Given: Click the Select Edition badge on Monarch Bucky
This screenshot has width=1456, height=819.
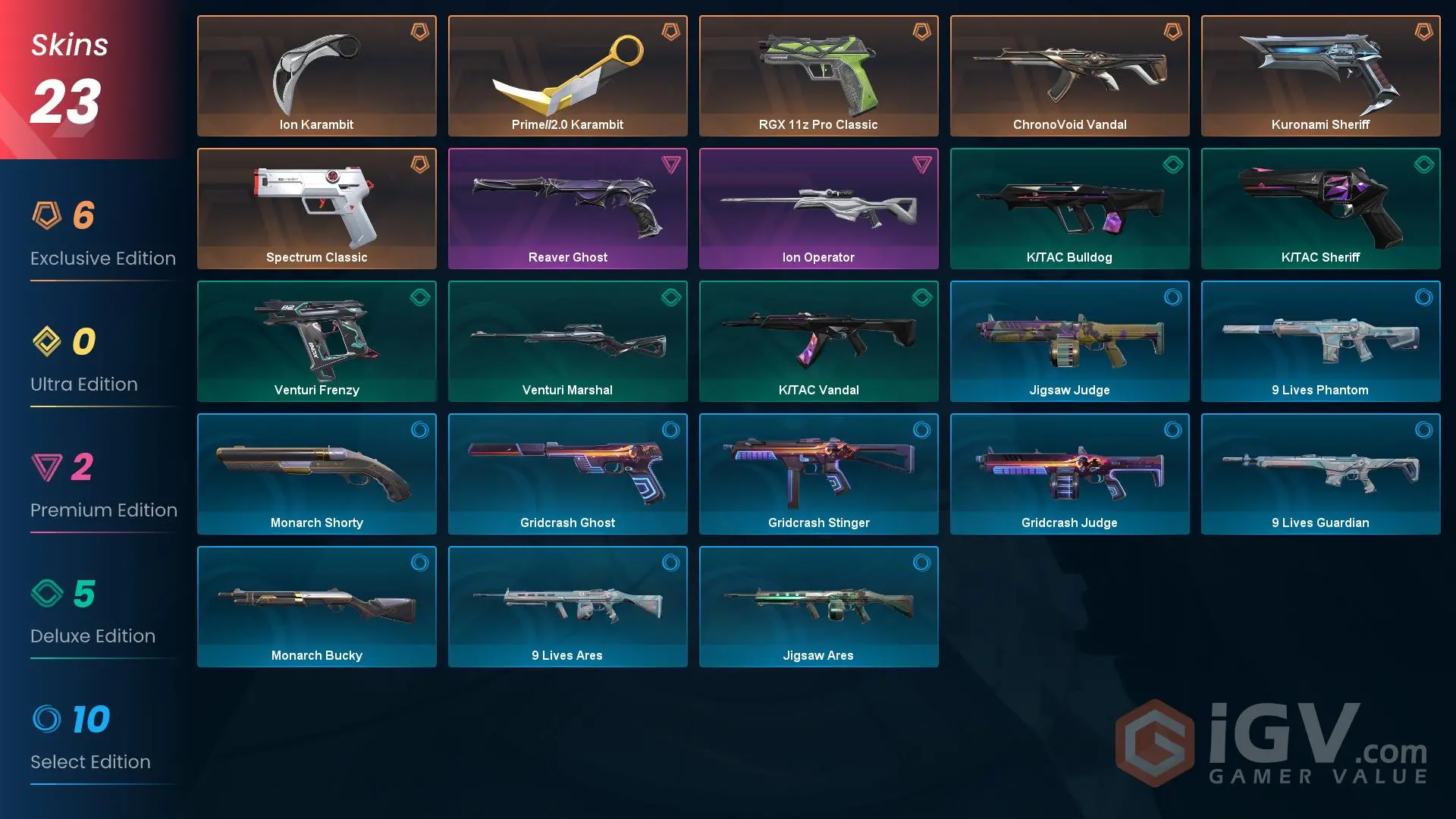Looking at the screenshot, I should (419, 564).
